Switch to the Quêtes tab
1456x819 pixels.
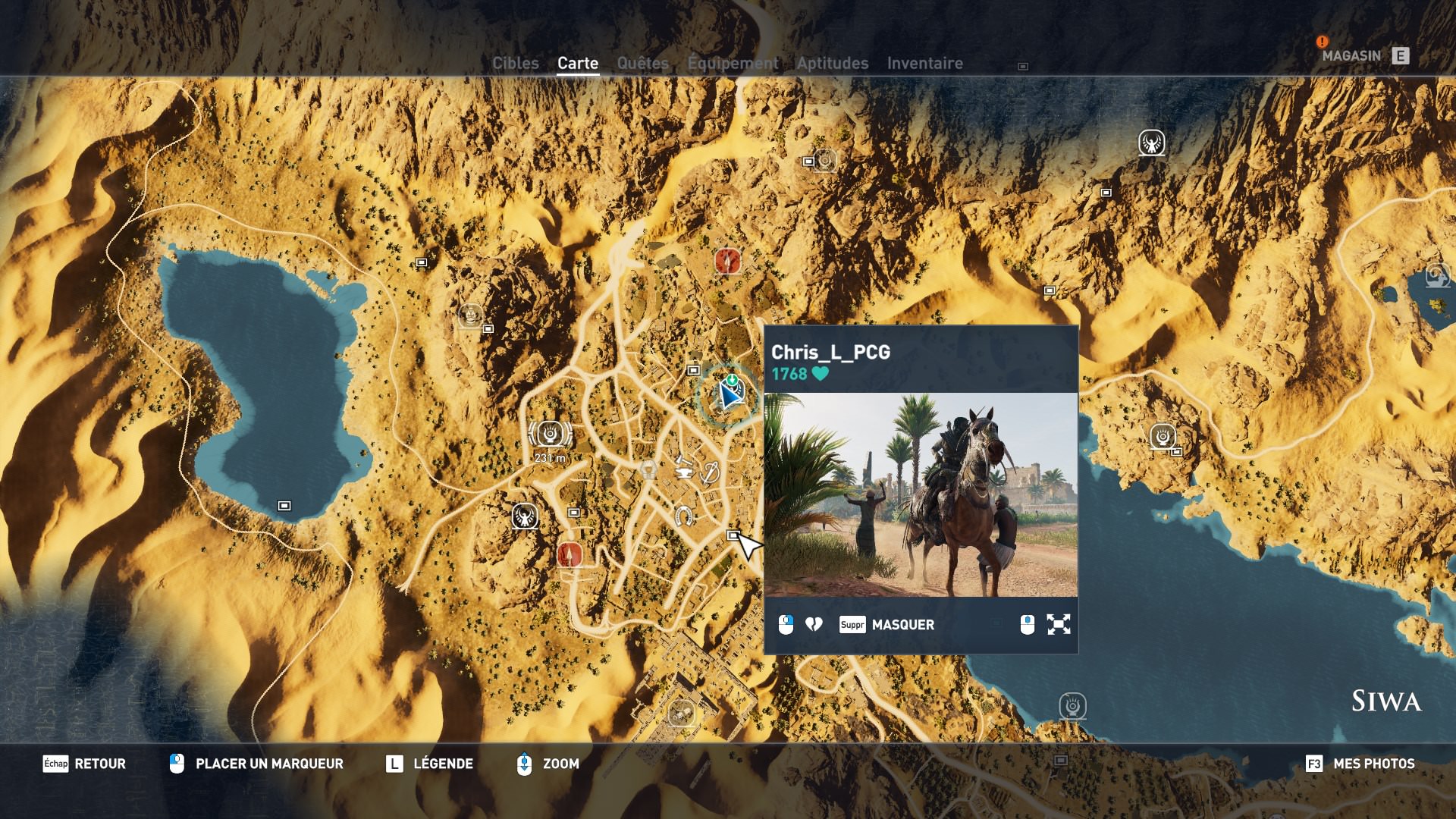(642, 64)
